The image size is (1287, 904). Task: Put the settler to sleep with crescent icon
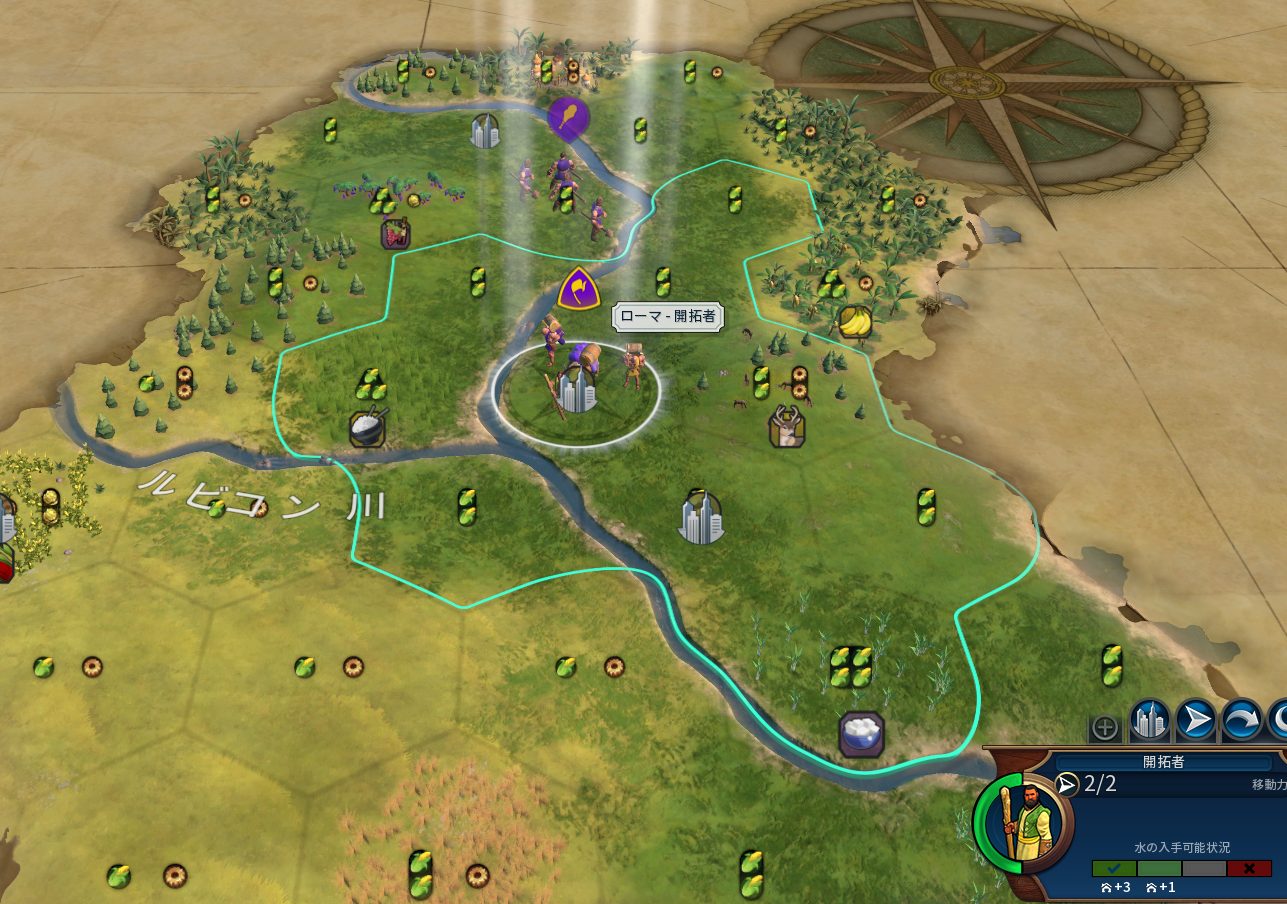[x=1279, y=719]
